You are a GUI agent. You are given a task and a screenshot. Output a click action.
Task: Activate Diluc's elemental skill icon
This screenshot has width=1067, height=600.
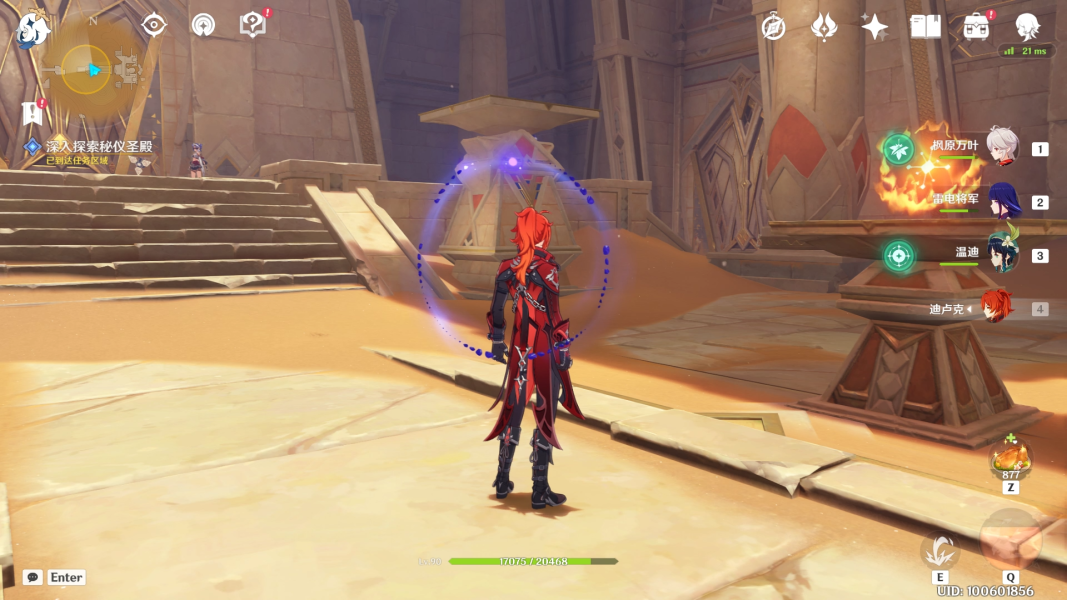tap(939, 551)
